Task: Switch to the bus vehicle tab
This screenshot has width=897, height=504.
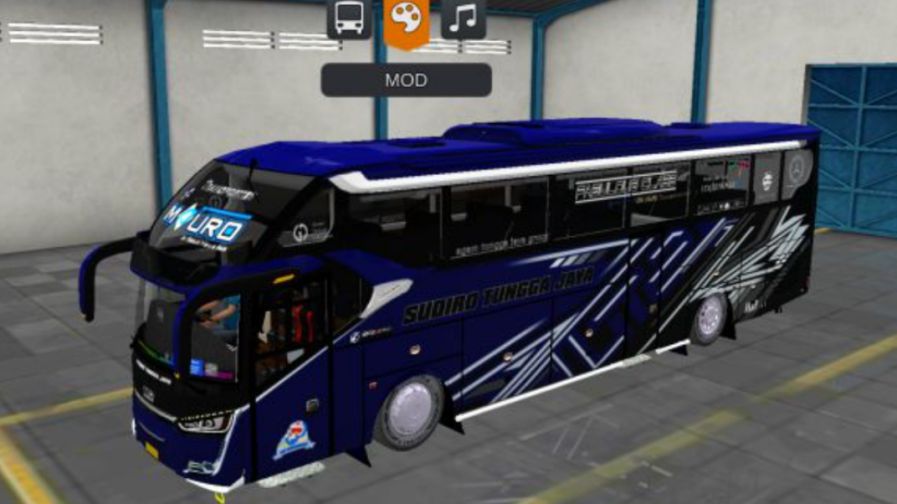Action: point(349,19)
